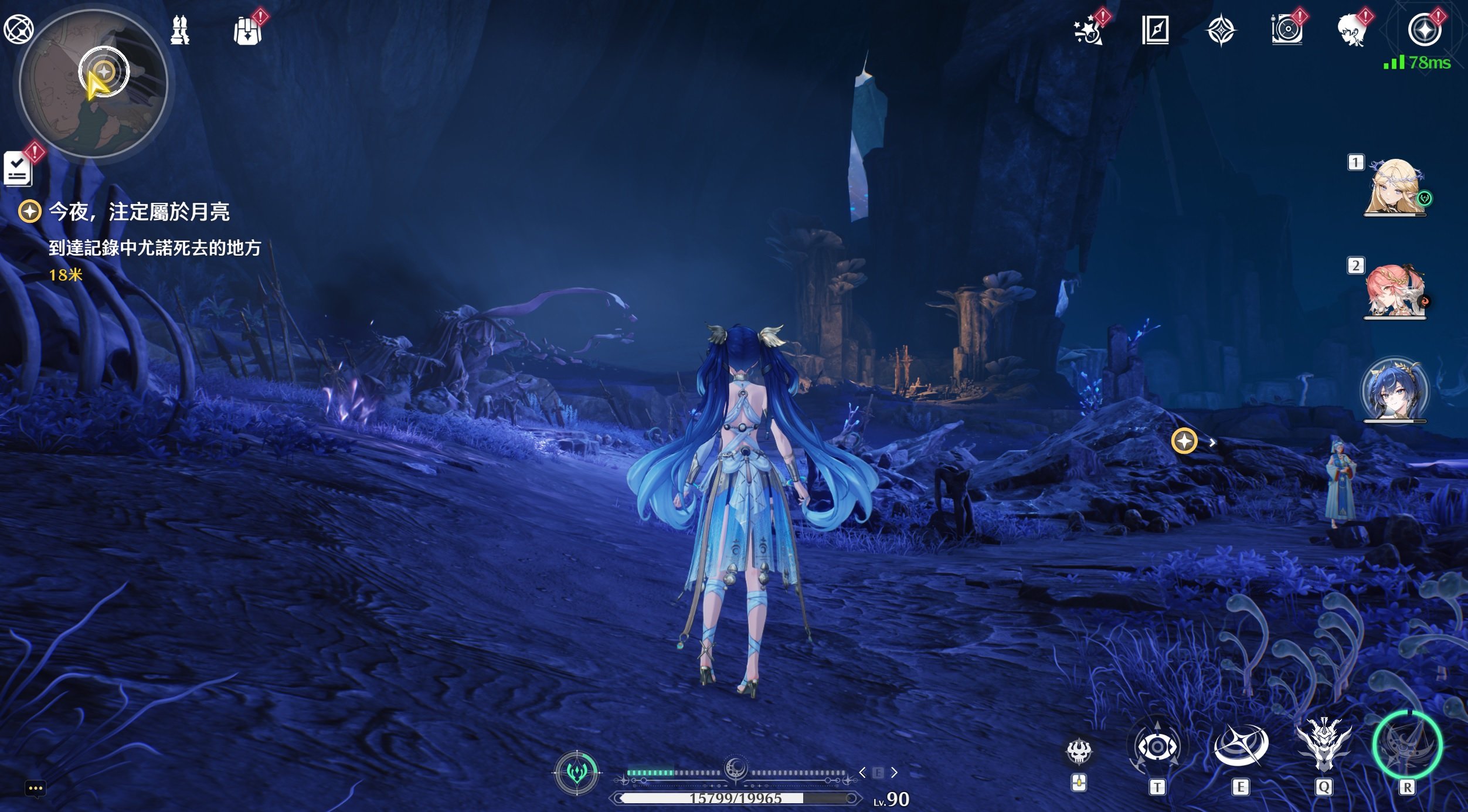Open the convene star circle icon
Screen dimensions: 1468x812
pos(1425,30)
